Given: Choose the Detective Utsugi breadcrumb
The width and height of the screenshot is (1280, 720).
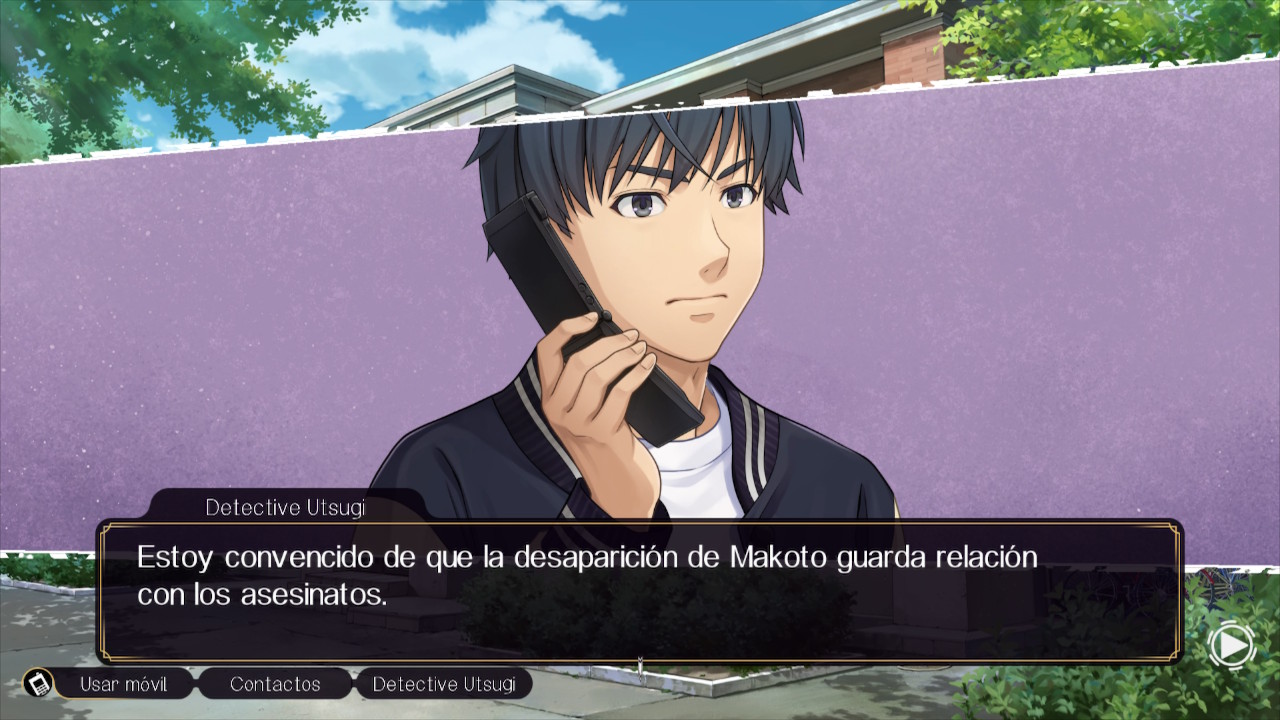Looking at the screenshot, I should pyautogui.click(x=444, y=684).
